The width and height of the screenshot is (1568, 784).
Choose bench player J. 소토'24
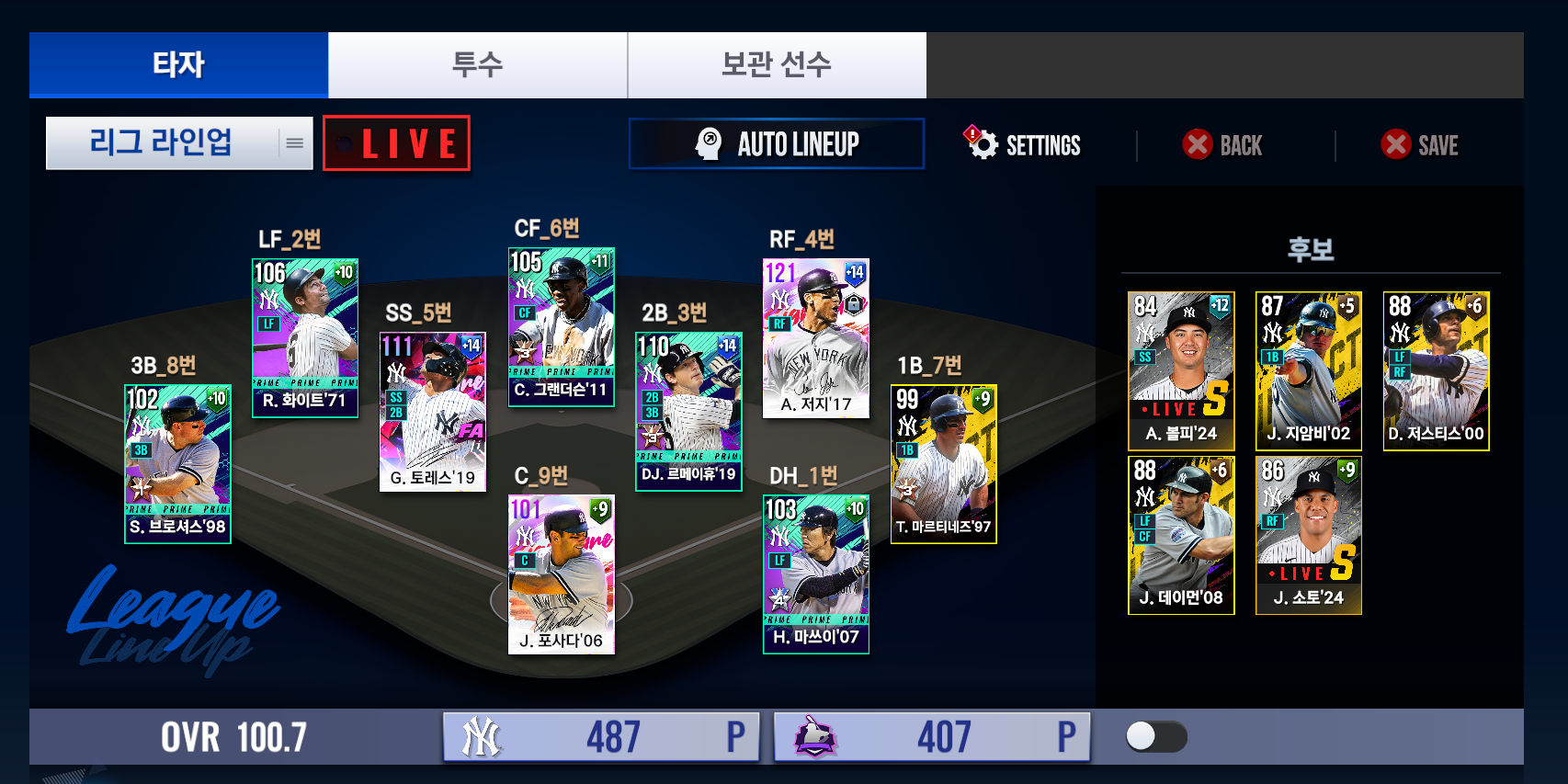[x=1308, y=535]
